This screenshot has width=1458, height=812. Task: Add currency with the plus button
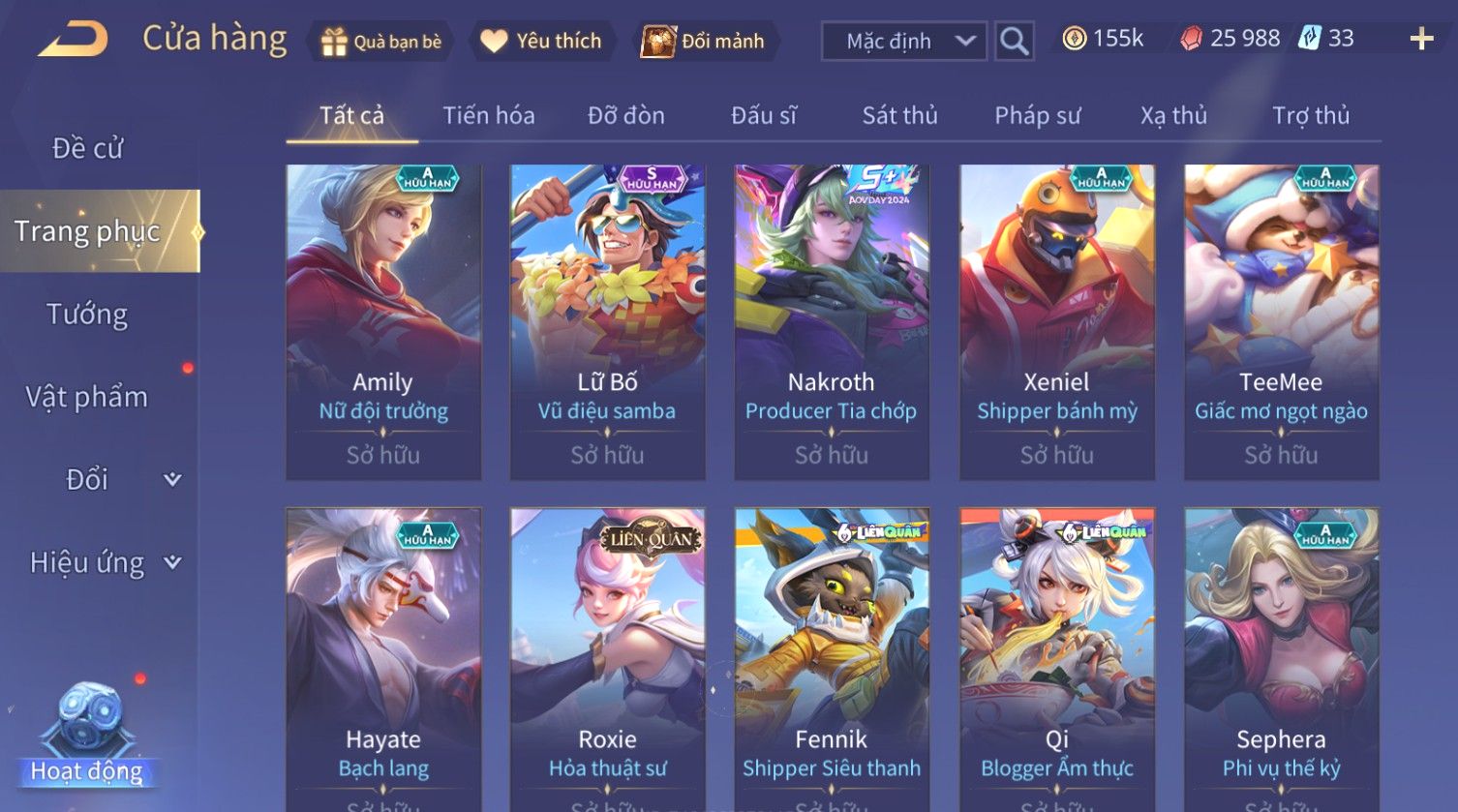[1421, 40]
